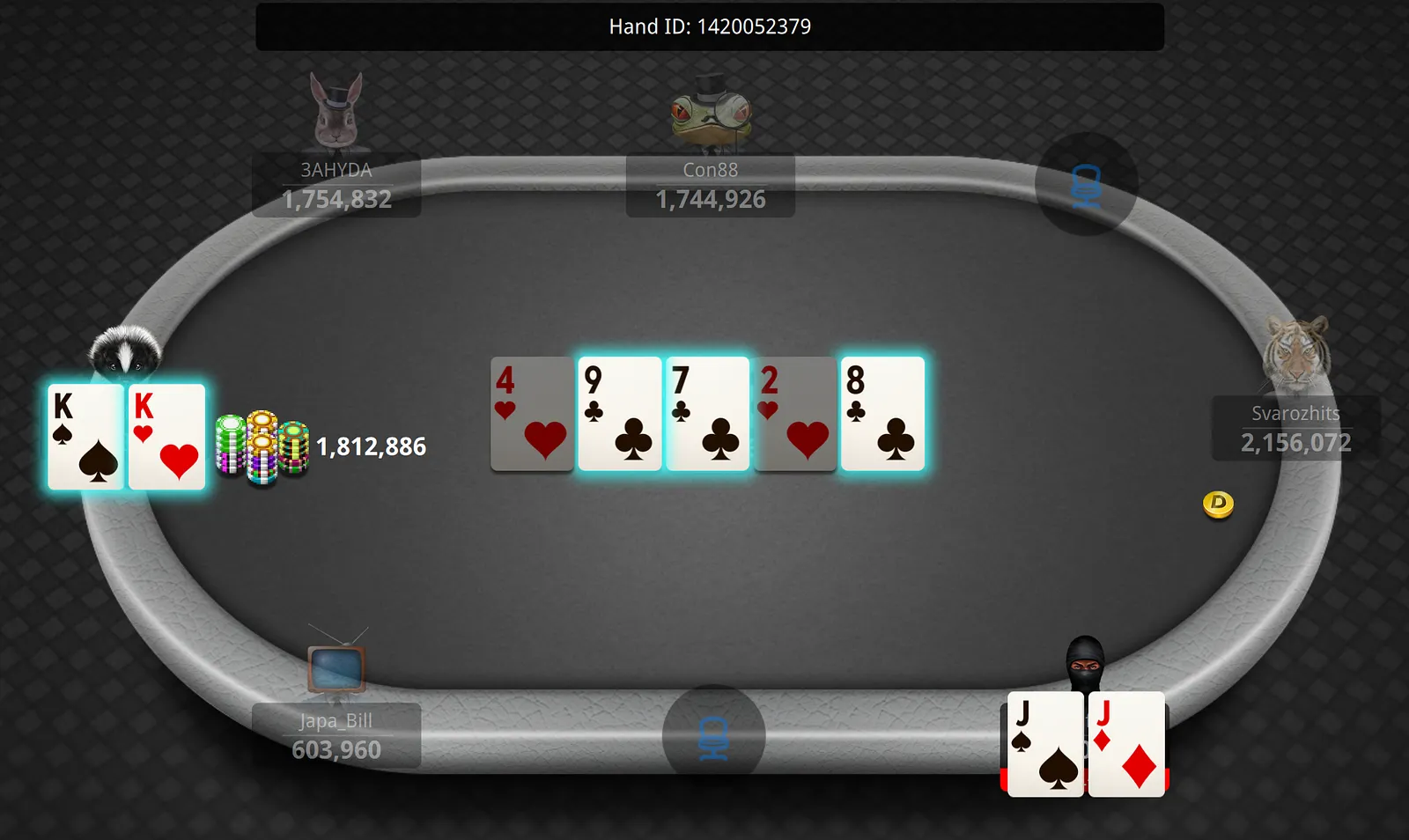
Task: Sit at the empty seat beside Japa_Bill
Action: (713, 736)
